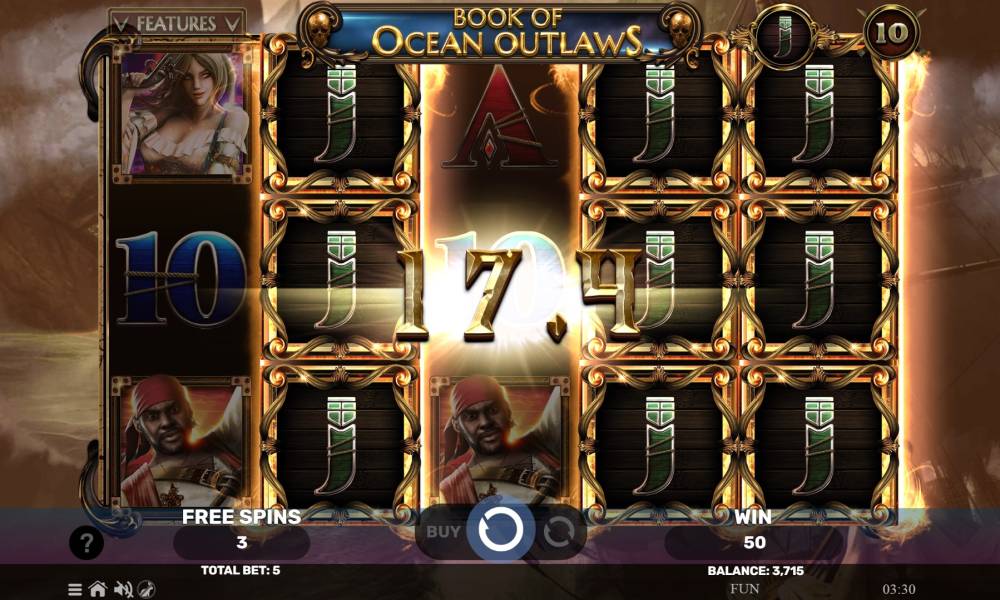The width and height of the screenshot is (1000, 600).
Task: Go to the home lobby icon
Action: (98, 589)
